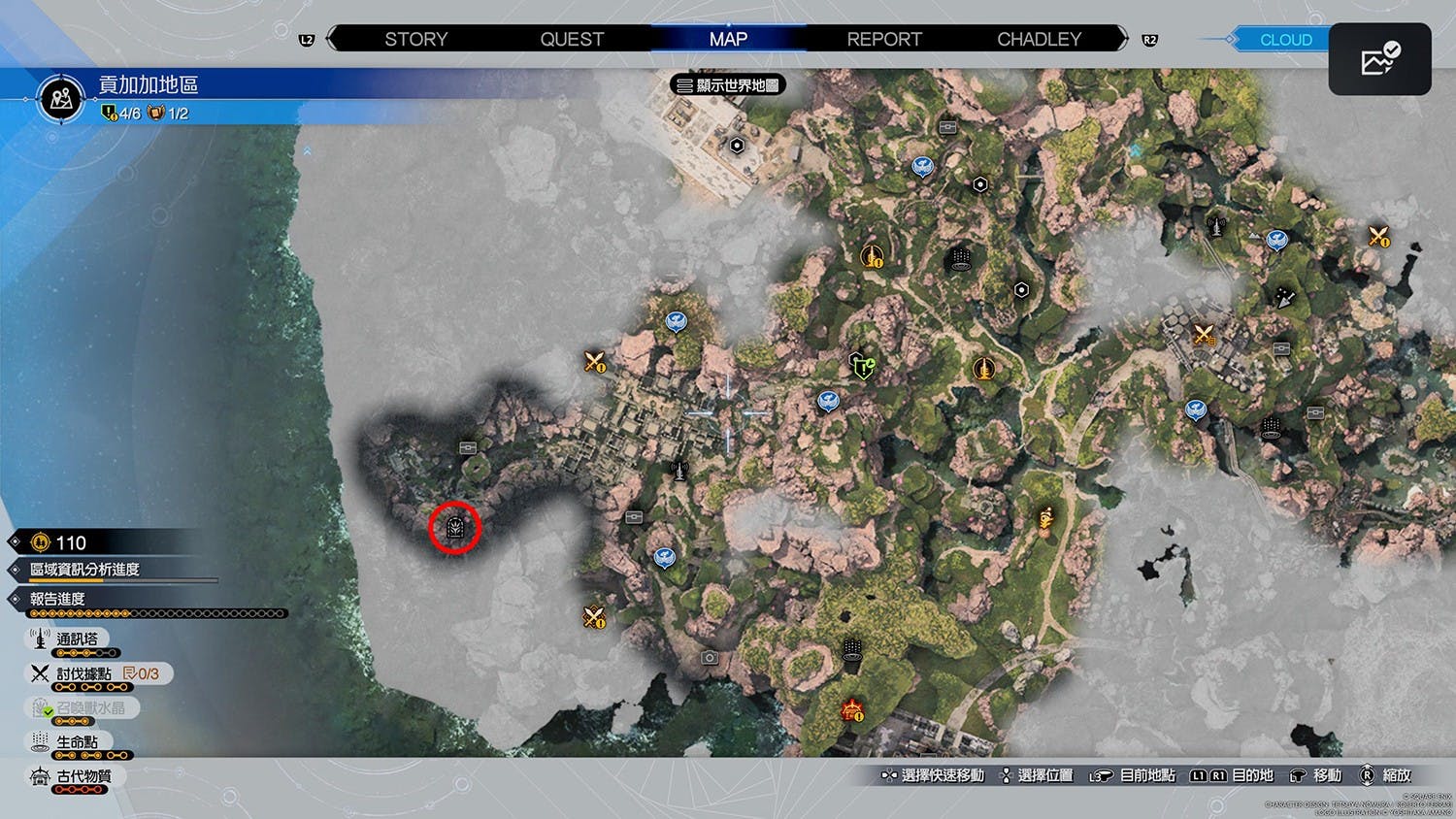Choose the 討伐據點 legend entry
This screenshot has height=819, width=1456.
tap(83, 673)
